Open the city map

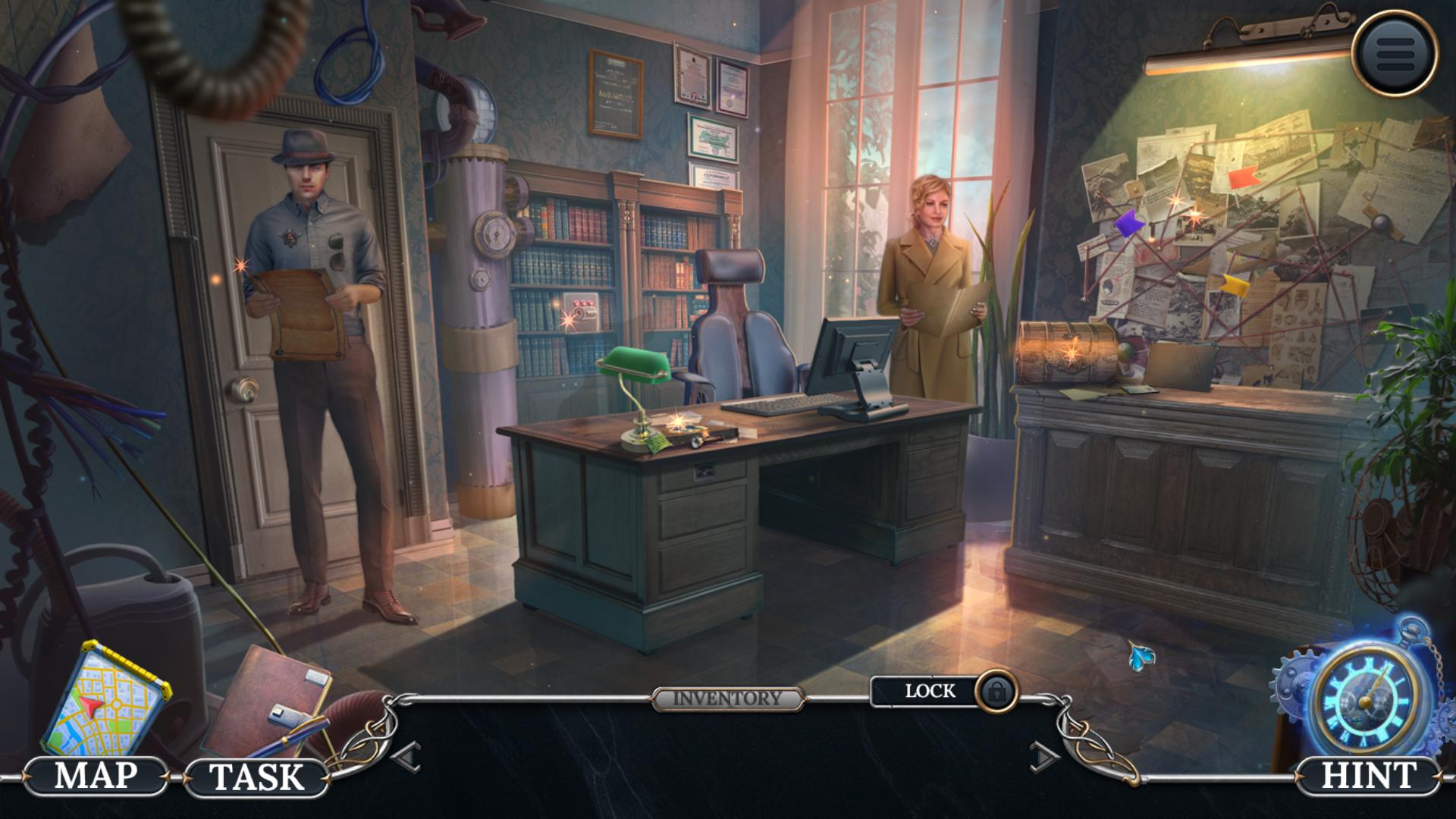click(105, 696)
